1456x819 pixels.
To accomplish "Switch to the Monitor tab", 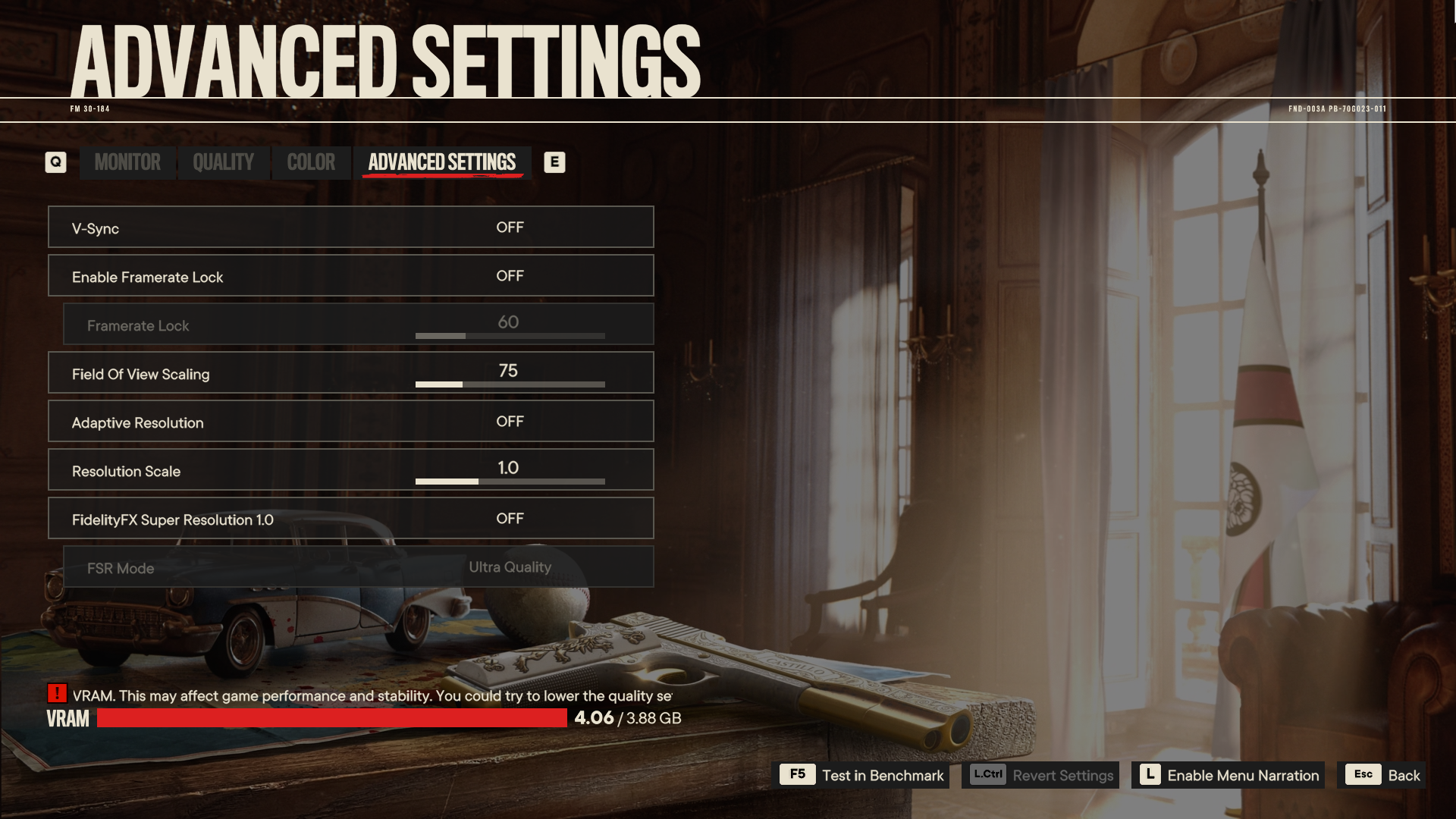I will pos(127,162).
